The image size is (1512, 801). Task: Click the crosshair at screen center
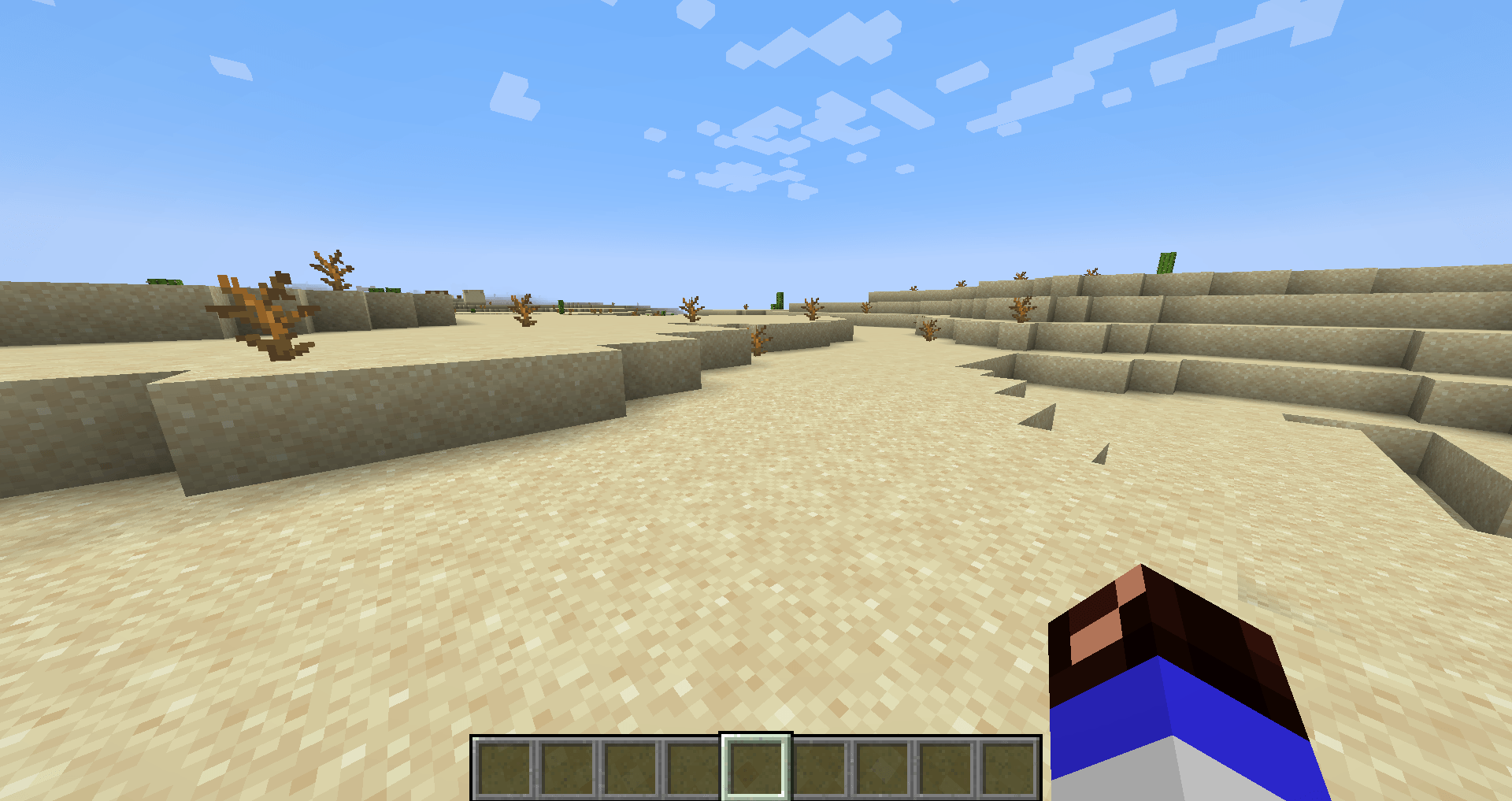[756, 400]
